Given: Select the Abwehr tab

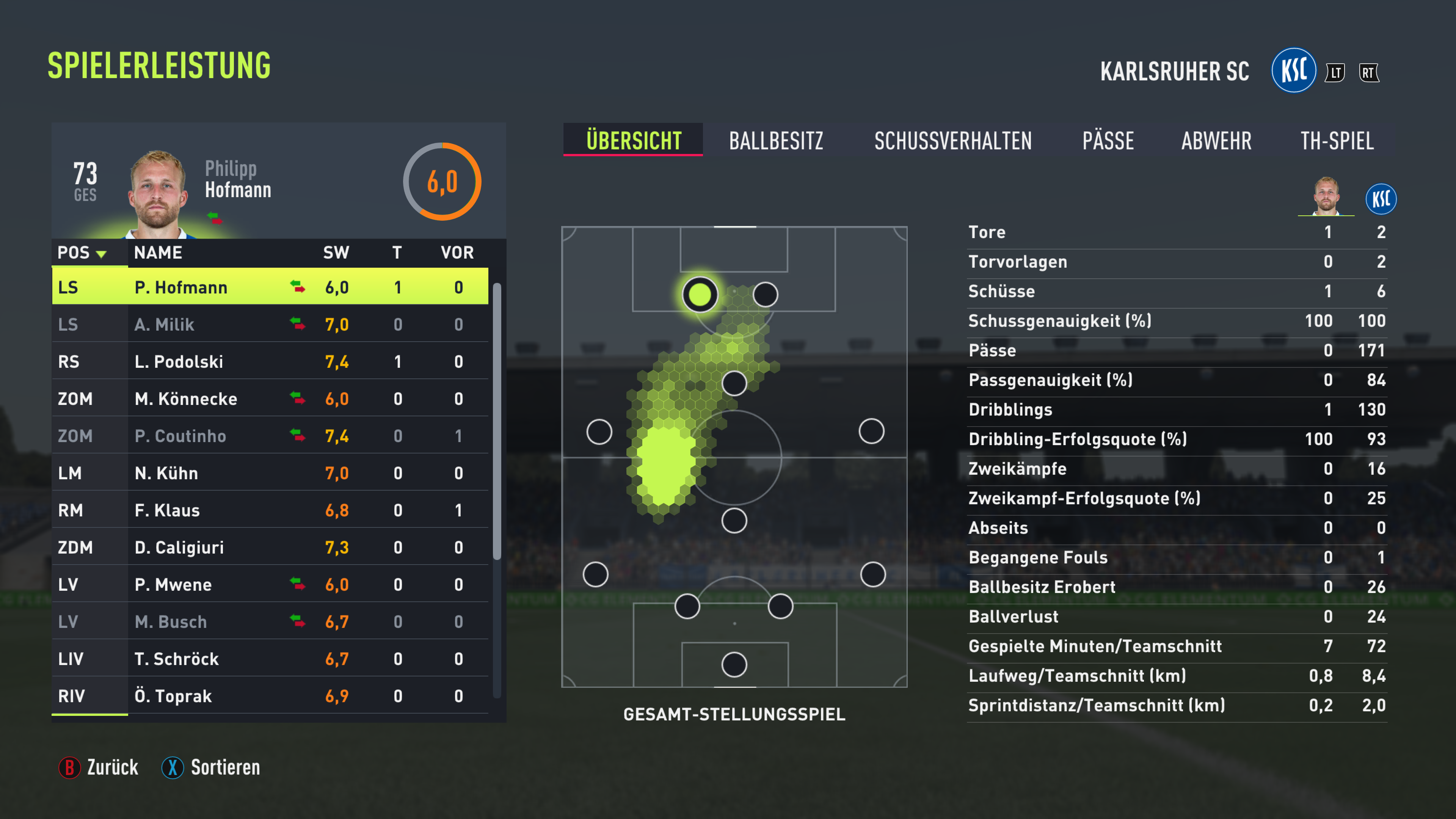Looking at the screenshot, I should point(1216,141).
